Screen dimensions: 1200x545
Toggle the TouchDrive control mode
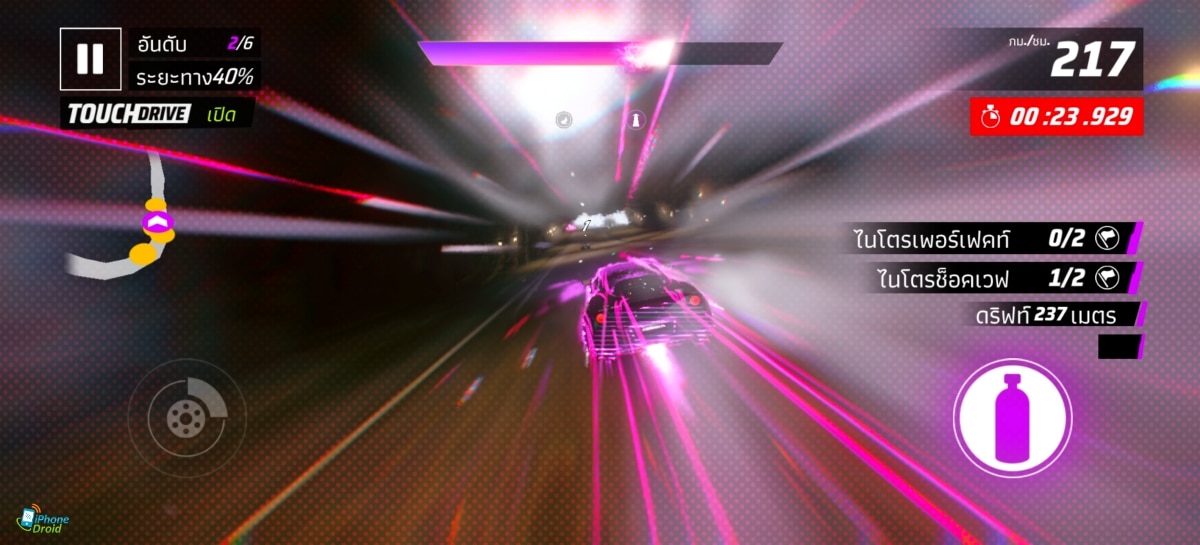click(x=158, y=114)
